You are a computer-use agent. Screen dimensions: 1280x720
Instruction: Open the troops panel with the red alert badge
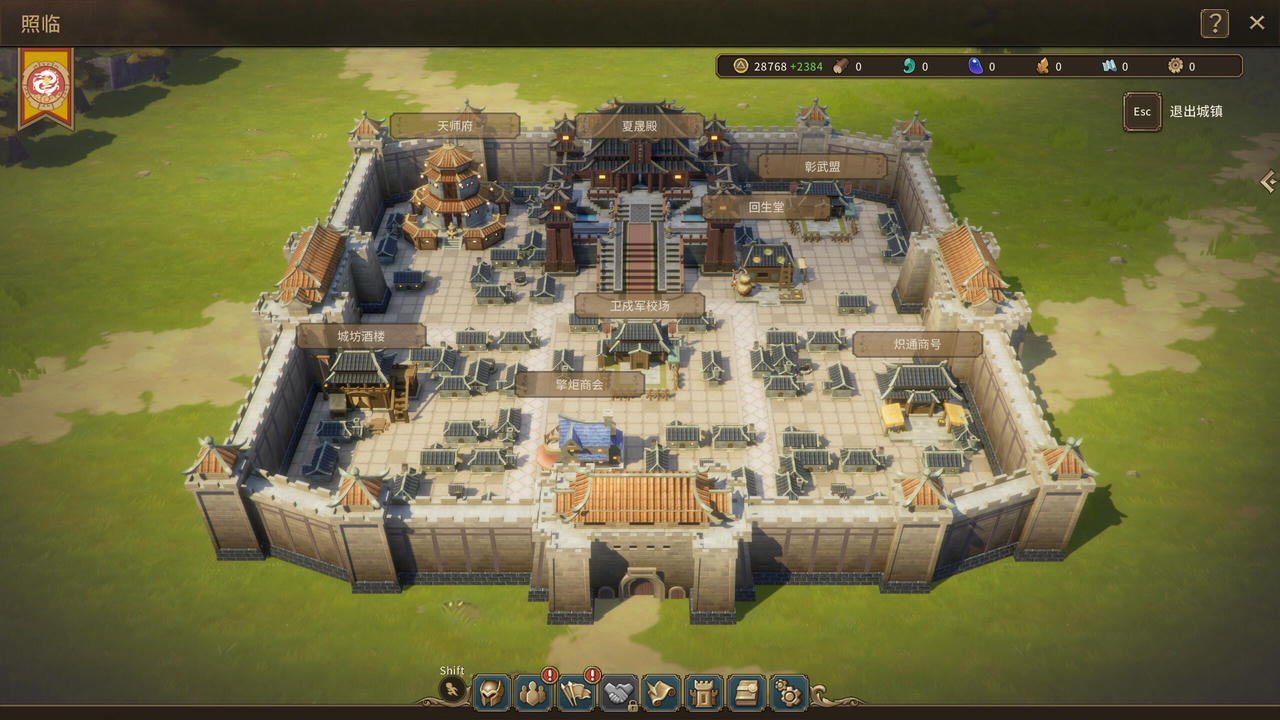click(x=532, y=692)
